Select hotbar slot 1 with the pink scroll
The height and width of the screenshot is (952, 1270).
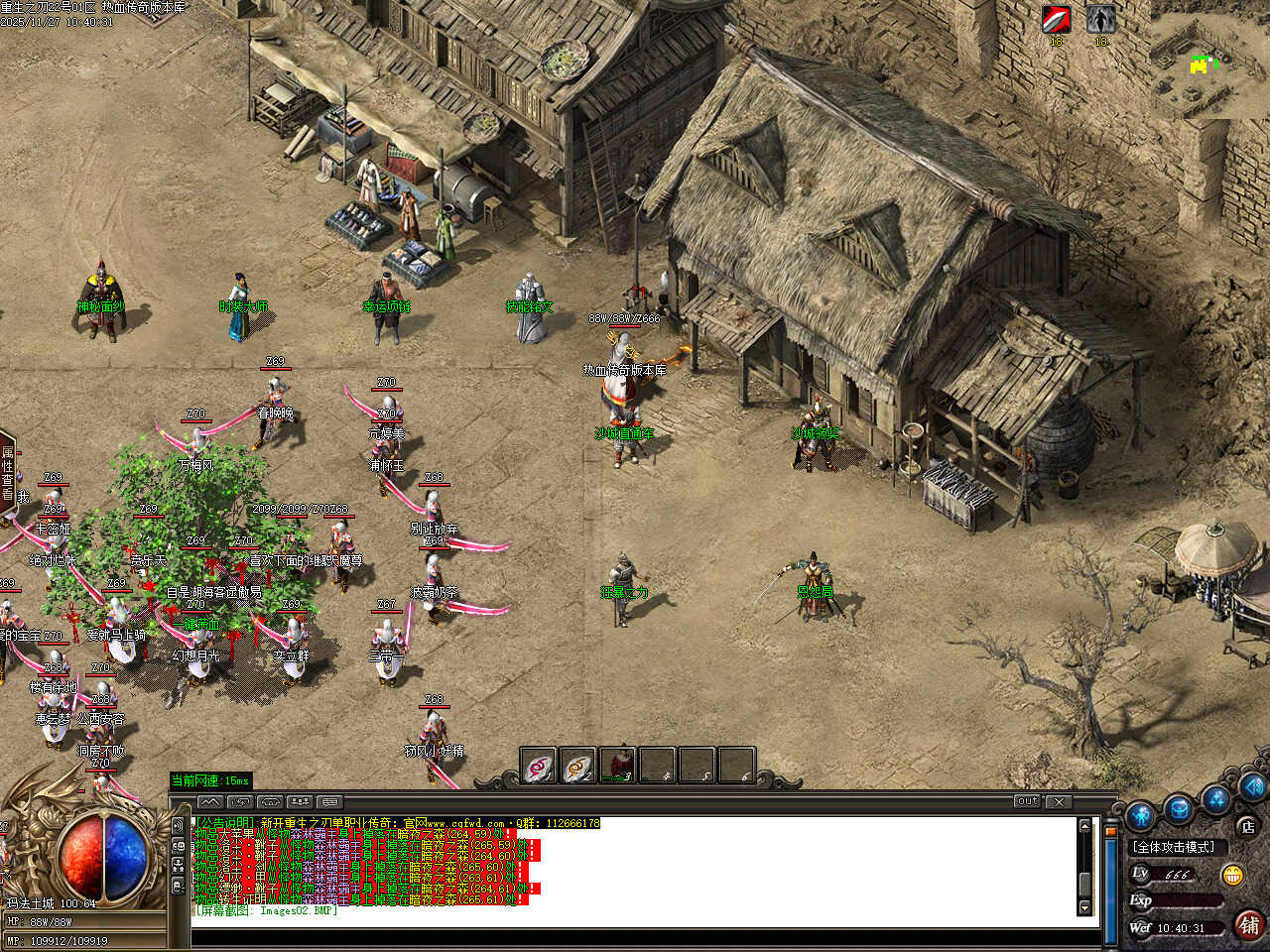(x=539, y=766)
